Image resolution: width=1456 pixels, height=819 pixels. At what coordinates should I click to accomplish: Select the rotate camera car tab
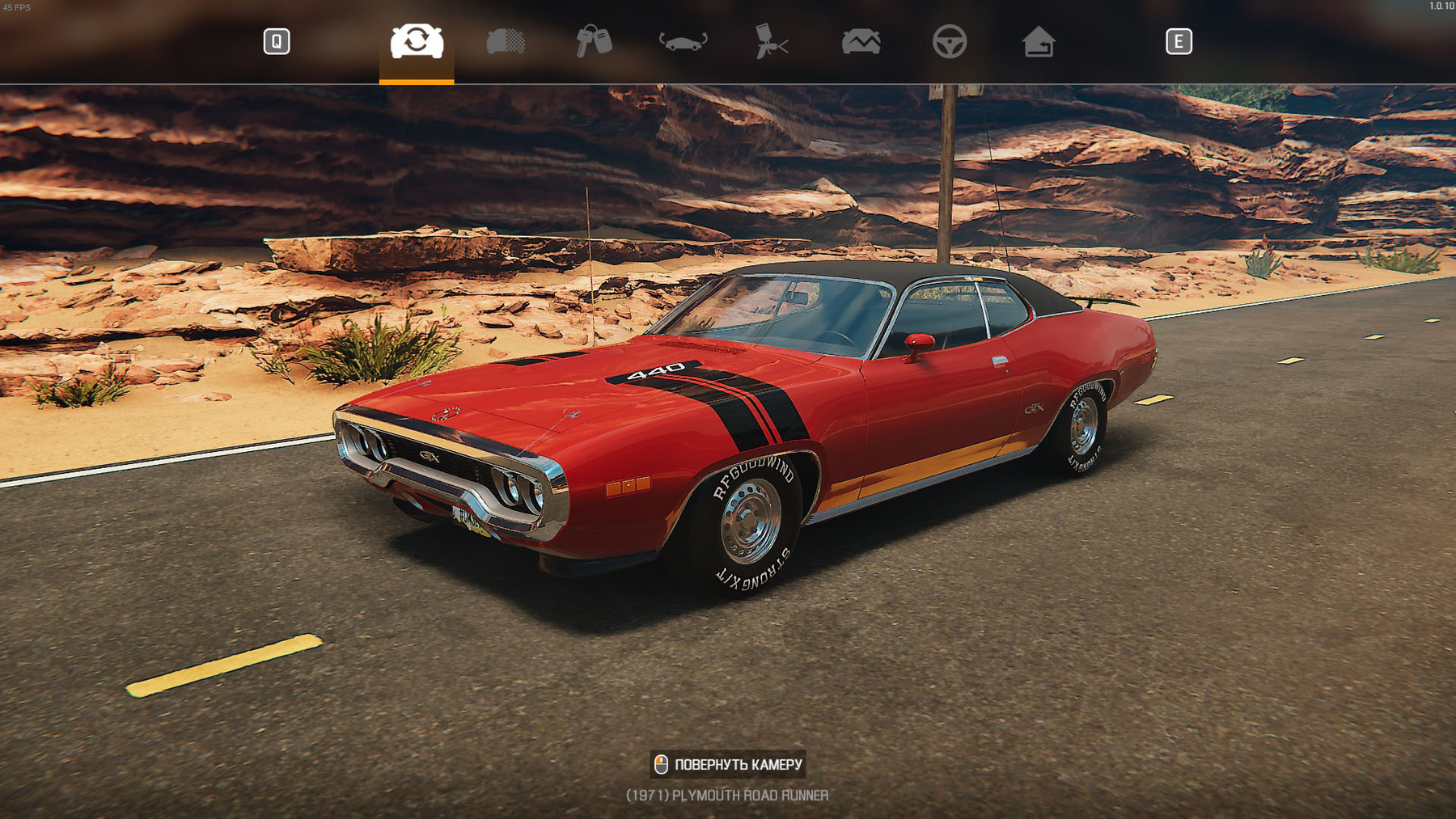[x=417, y=41]
